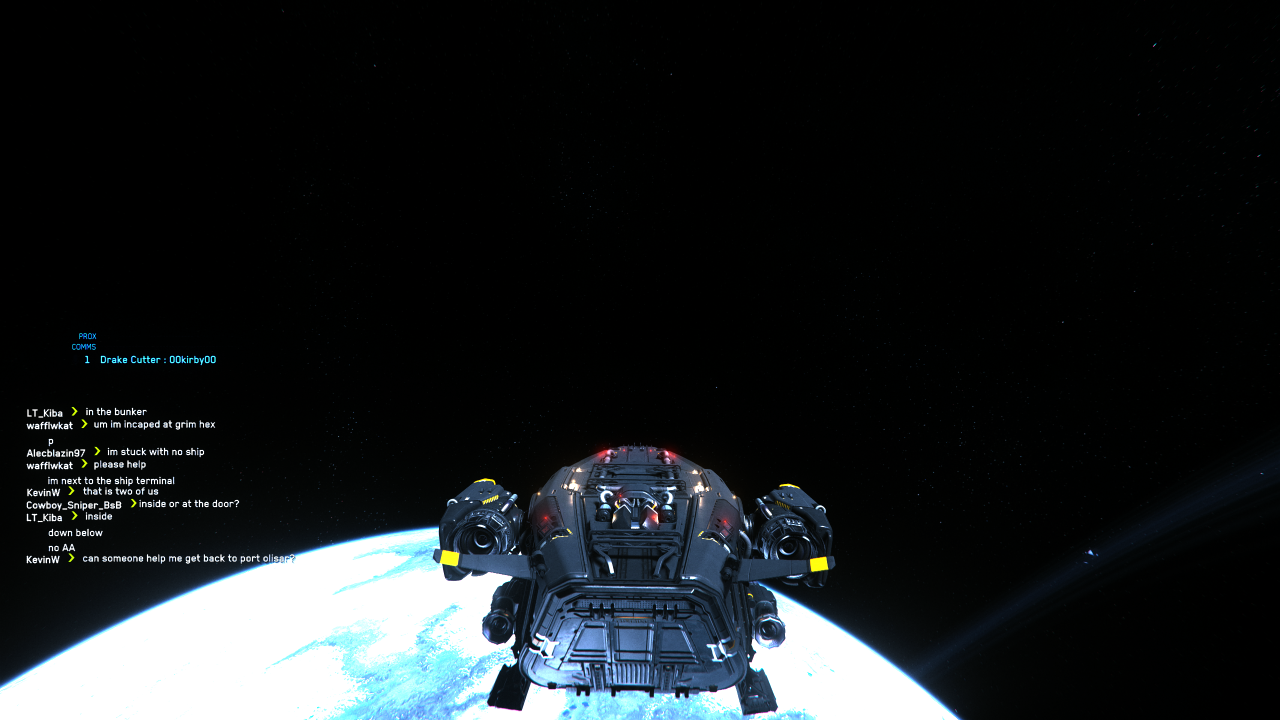Click Cowboy_Sniper_BsB's name in the chat feed

tap(72, 504)
